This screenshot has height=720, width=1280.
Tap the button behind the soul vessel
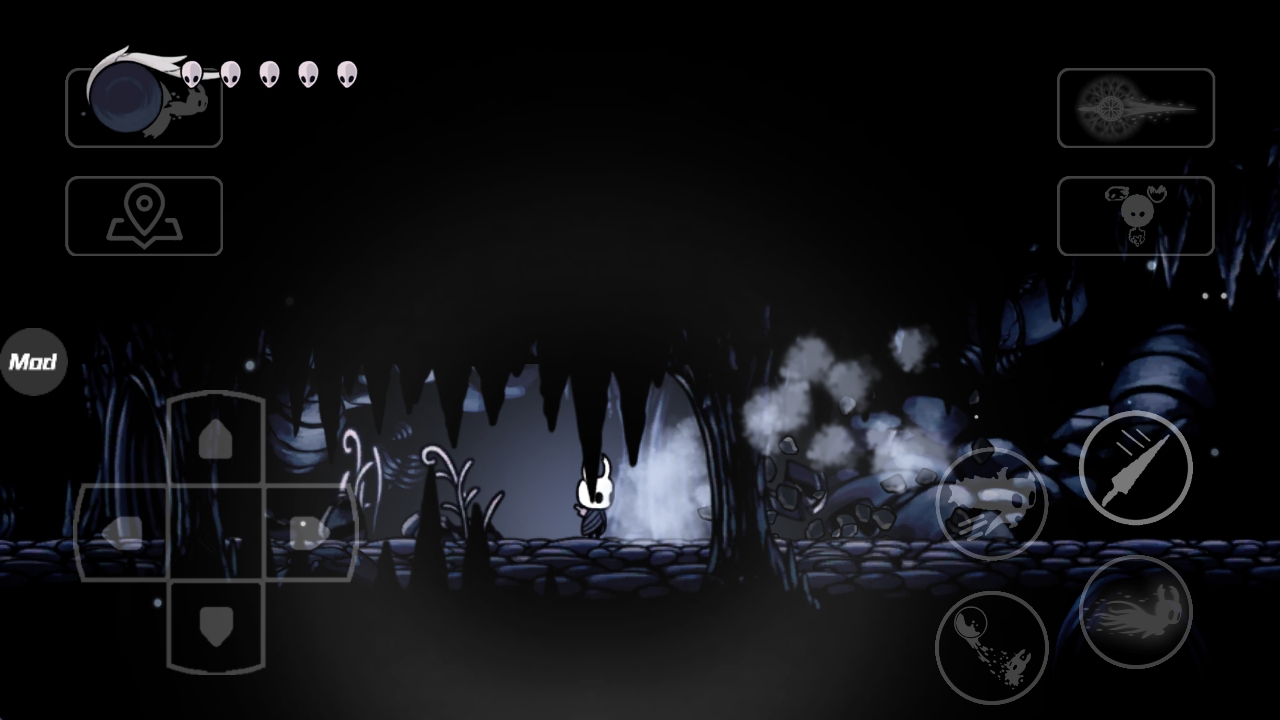click(x=144, y=108)
